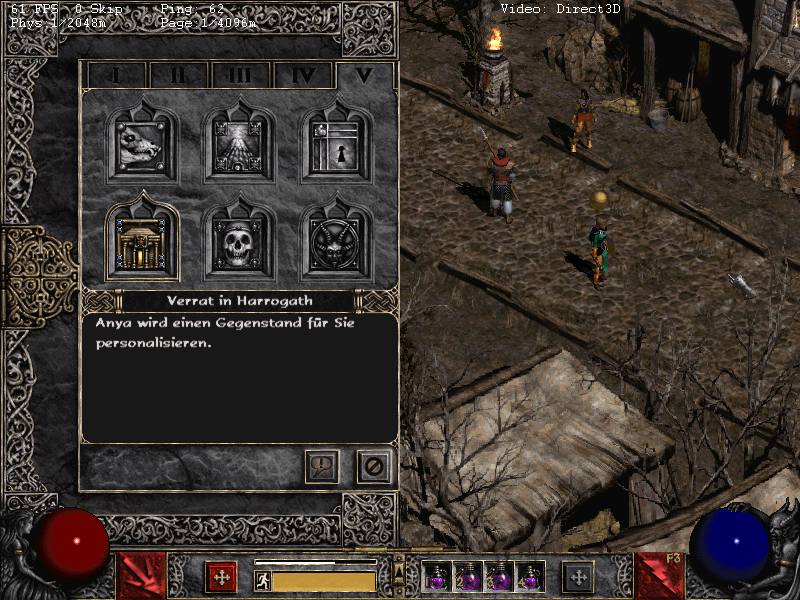Choose the mountain path quest icon
The width and height of the screenshot is (800, 600).
pos(239,145)
